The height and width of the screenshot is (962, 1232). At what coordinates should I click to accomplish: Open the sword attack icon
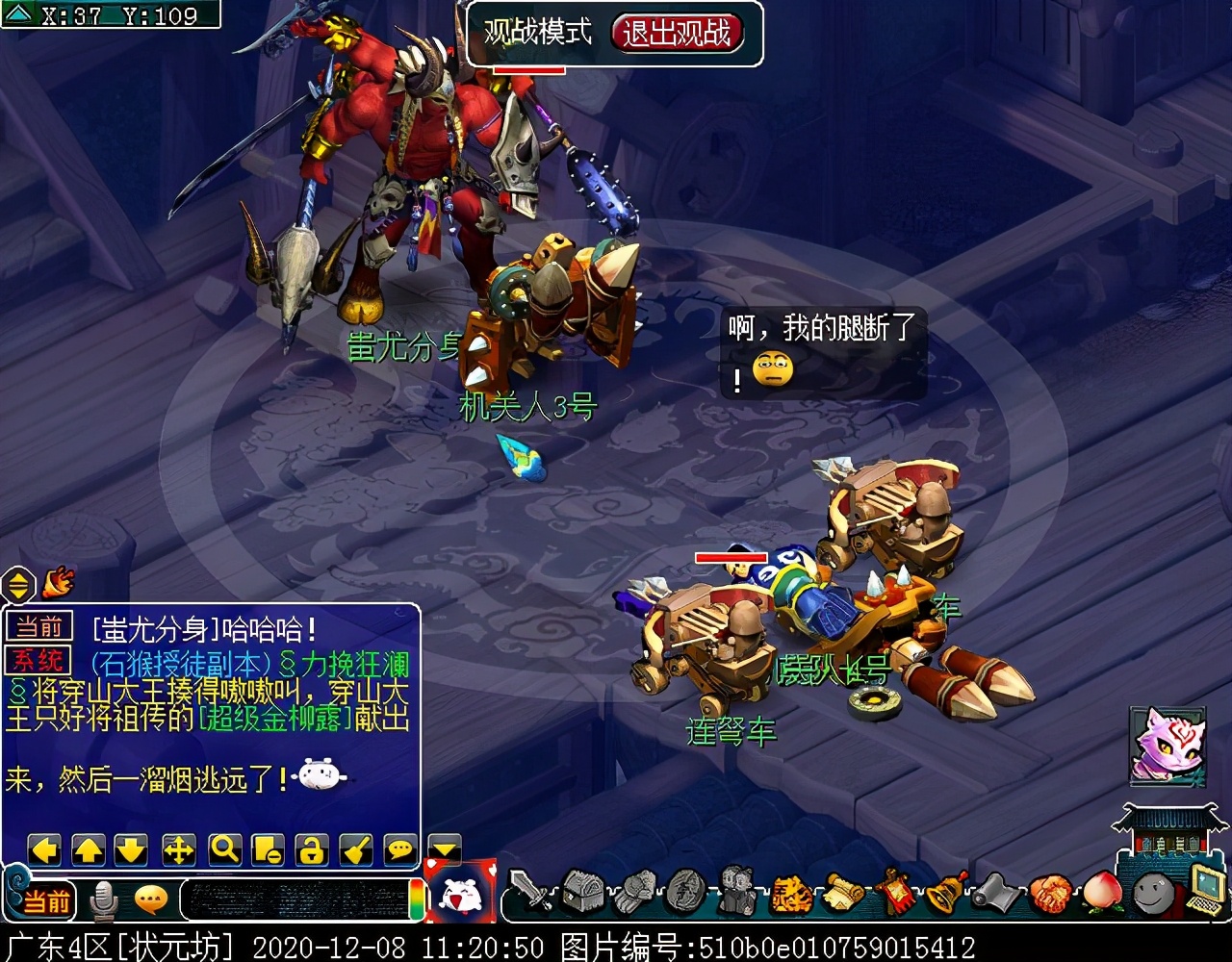point(530,891)
